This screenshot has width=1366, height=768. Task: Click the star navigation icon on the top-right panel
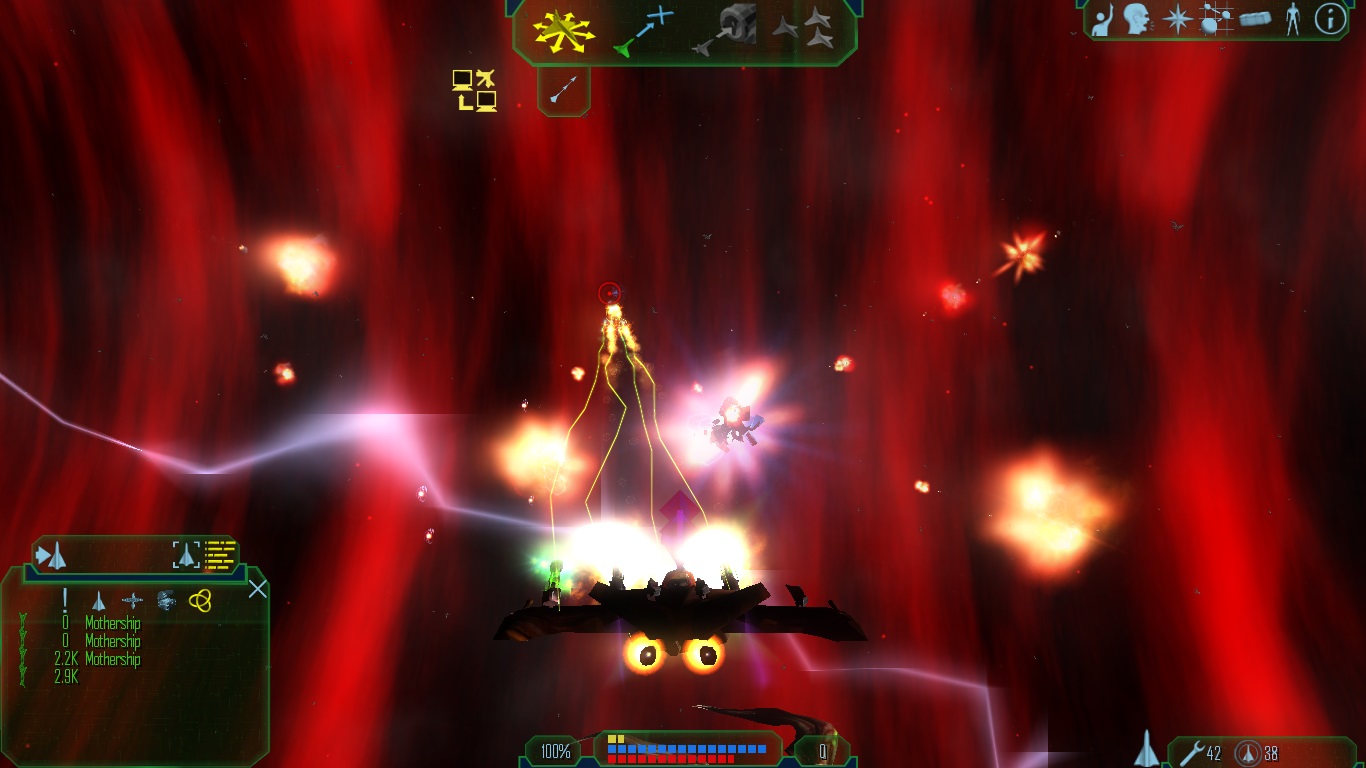coord(1175,20)
